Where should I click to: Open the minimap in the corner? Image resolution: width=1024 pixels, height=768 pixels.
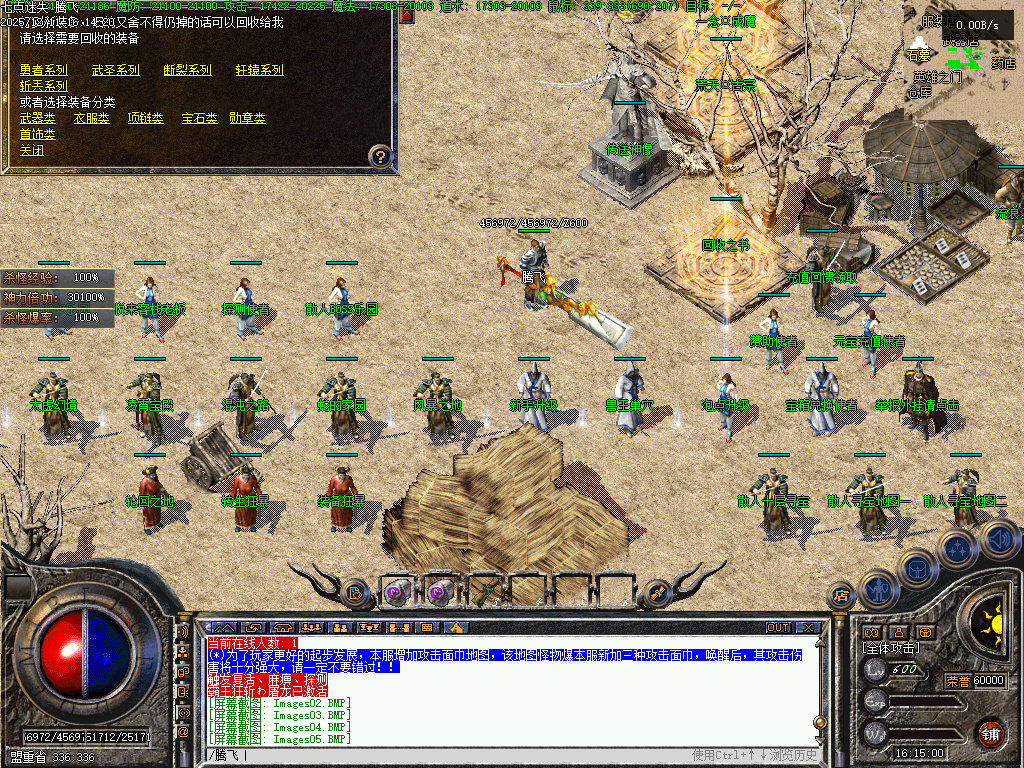[x=962, y=60]
